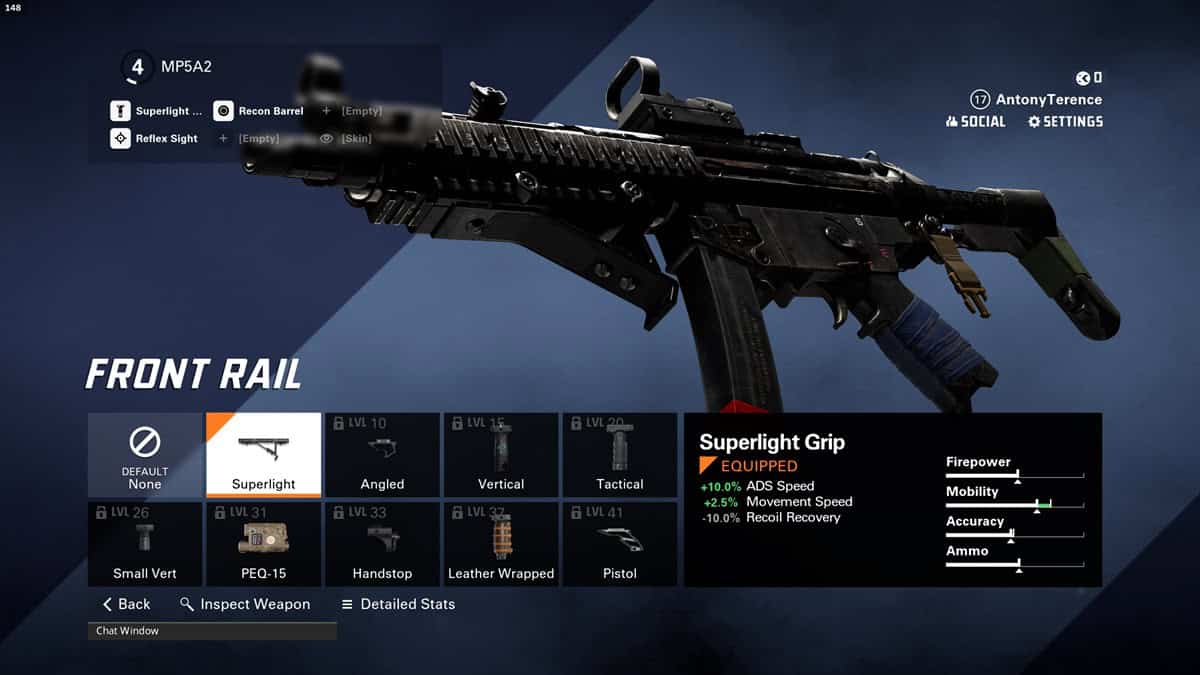Select the locked Angled grip tile
The height and width of the screenshot is (675, 1200).
[382, 455]
